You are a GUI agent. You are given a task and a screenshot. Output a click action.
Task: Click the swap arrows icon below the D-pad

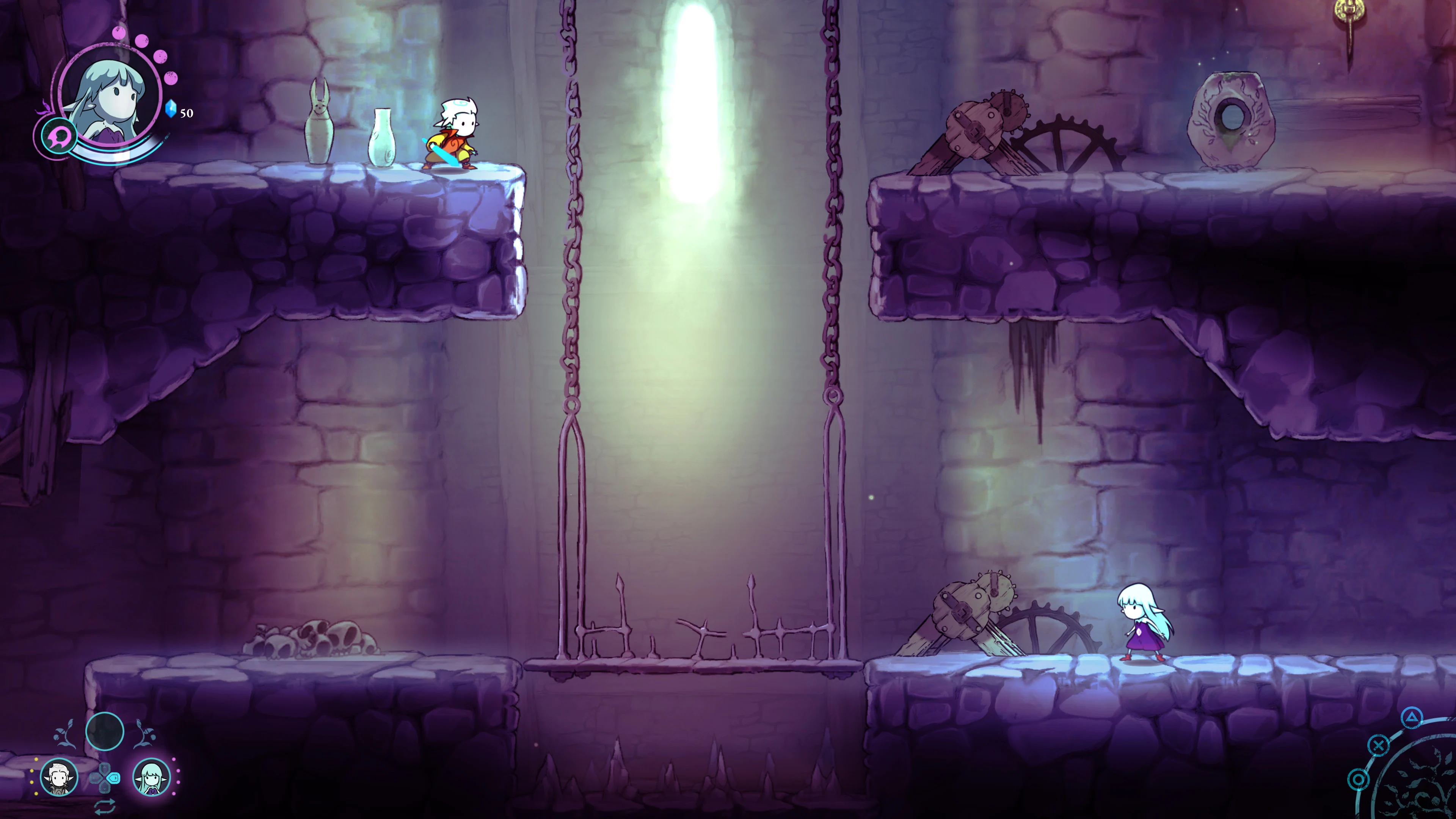pos(106,806)
